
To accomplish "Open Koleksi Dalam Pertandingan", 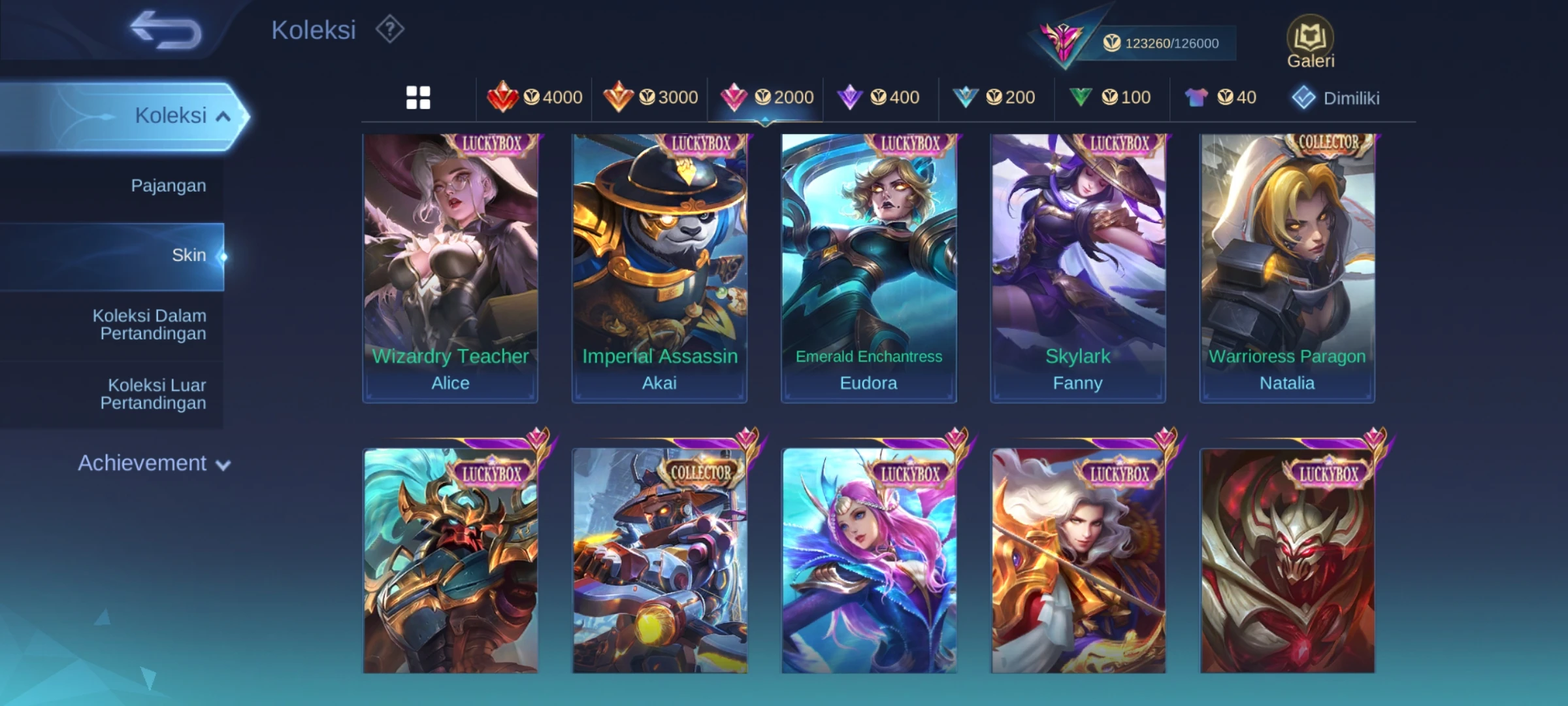I will 150,325.
